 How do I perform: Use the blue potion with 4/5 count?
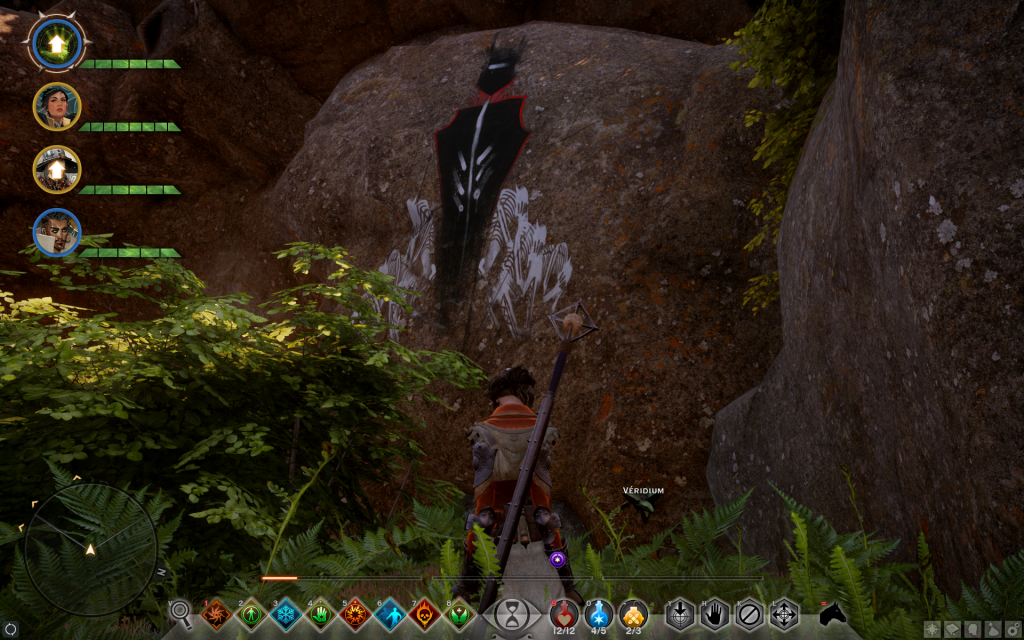tap(599, 612)
